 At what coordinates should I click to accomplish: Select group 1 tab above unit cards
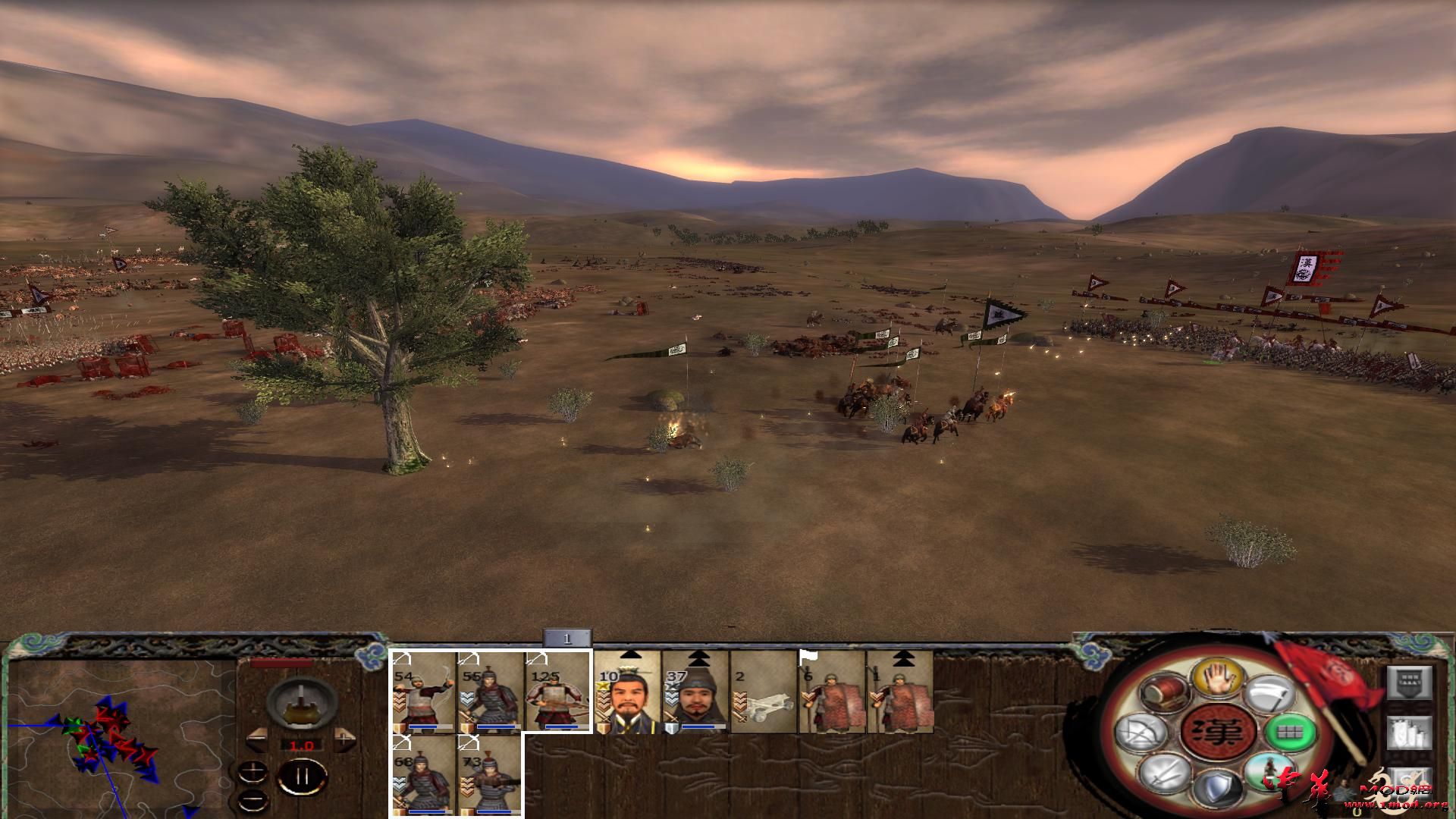pos(566,639)
